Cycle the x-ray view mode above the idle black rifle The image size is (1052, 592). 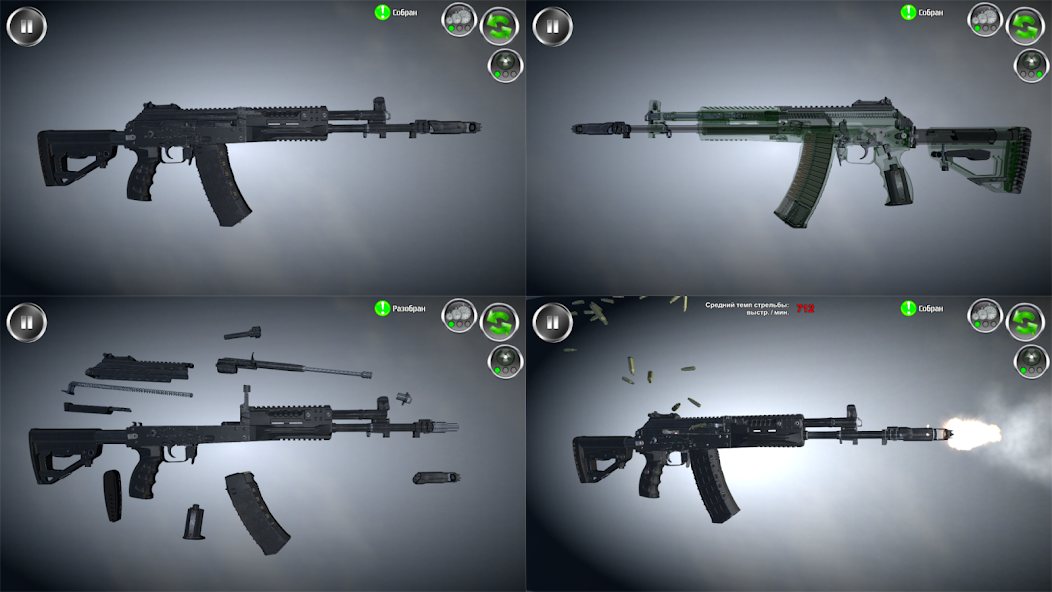504,66
